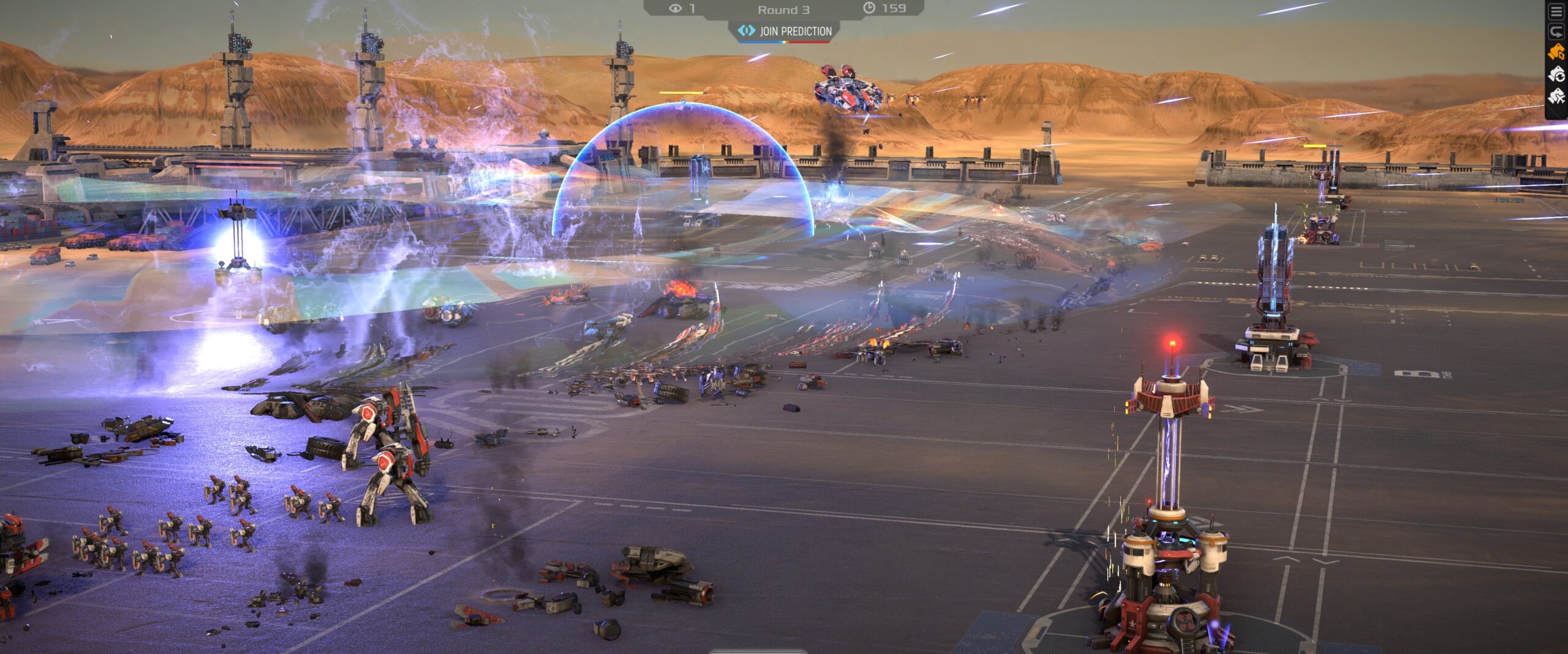1568x654 pixels.
Task: Switch to the rotating camera mode
Action: point(1557,75)
